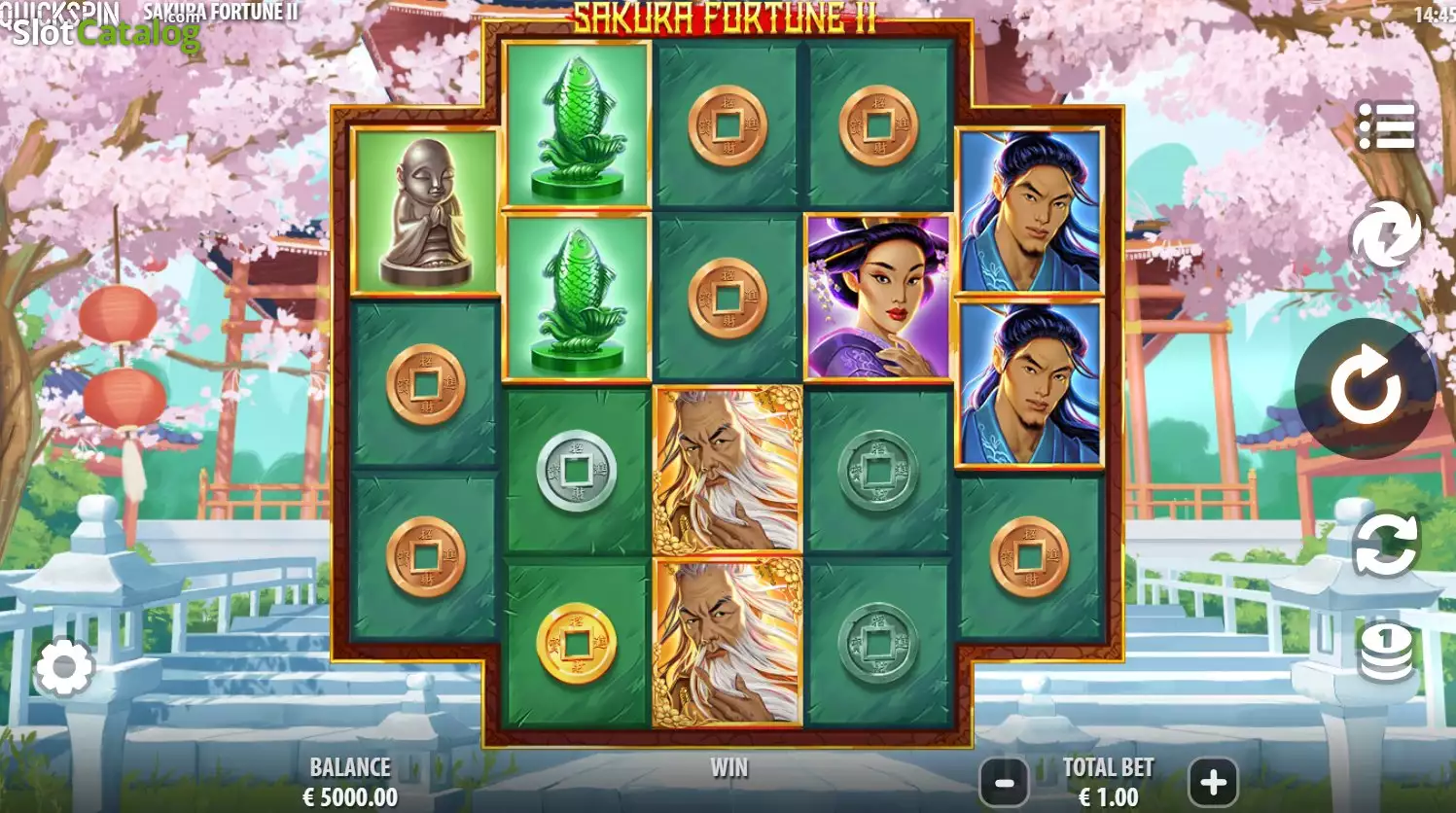This screenshot has height=813, width=1456.
Task: Spin the reels with the large circular arrow button
Action: [1366, 387]
